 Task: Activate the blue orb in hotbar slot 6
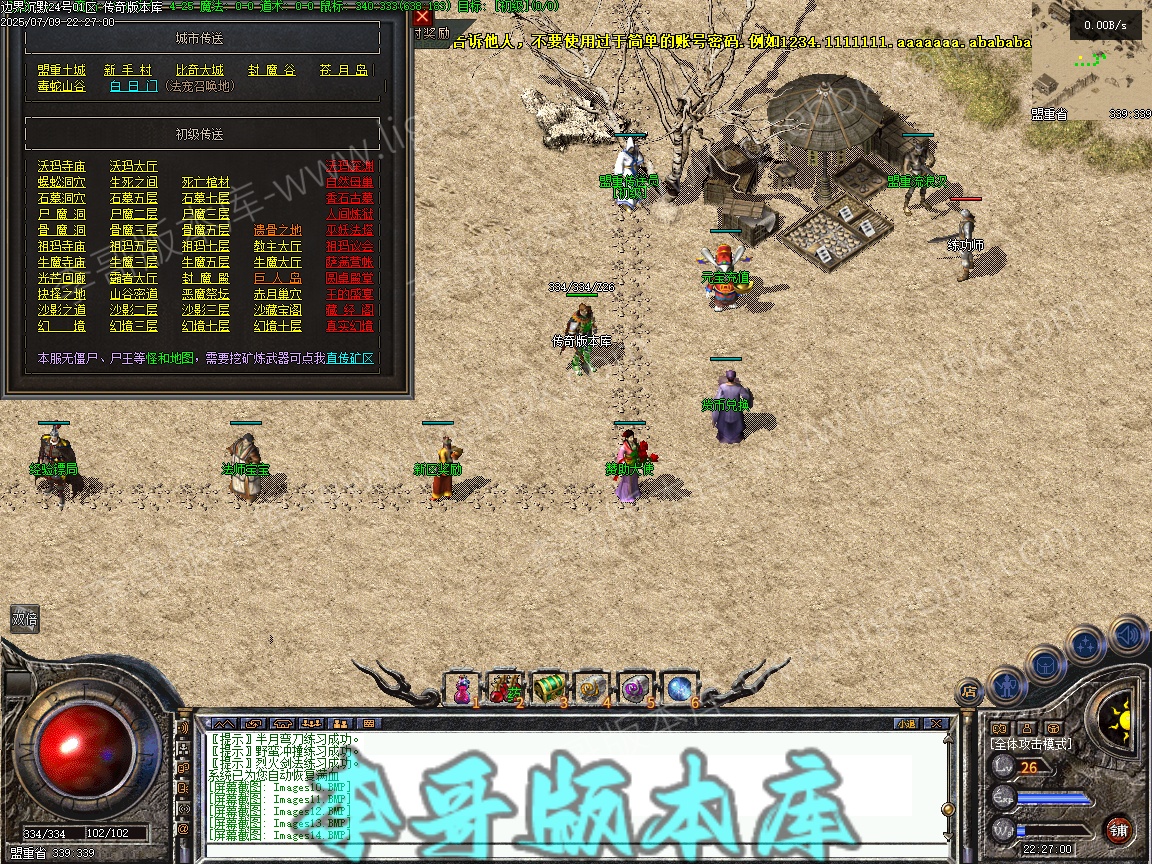pyautogui.click(x=680, y=688)
